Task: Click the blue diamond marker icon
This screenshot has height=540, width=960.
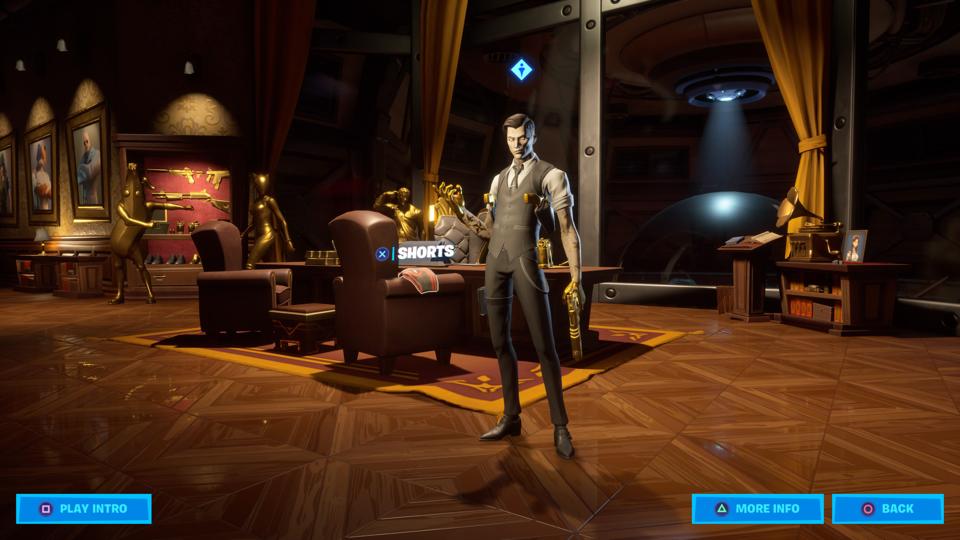Action: (521, 69)
